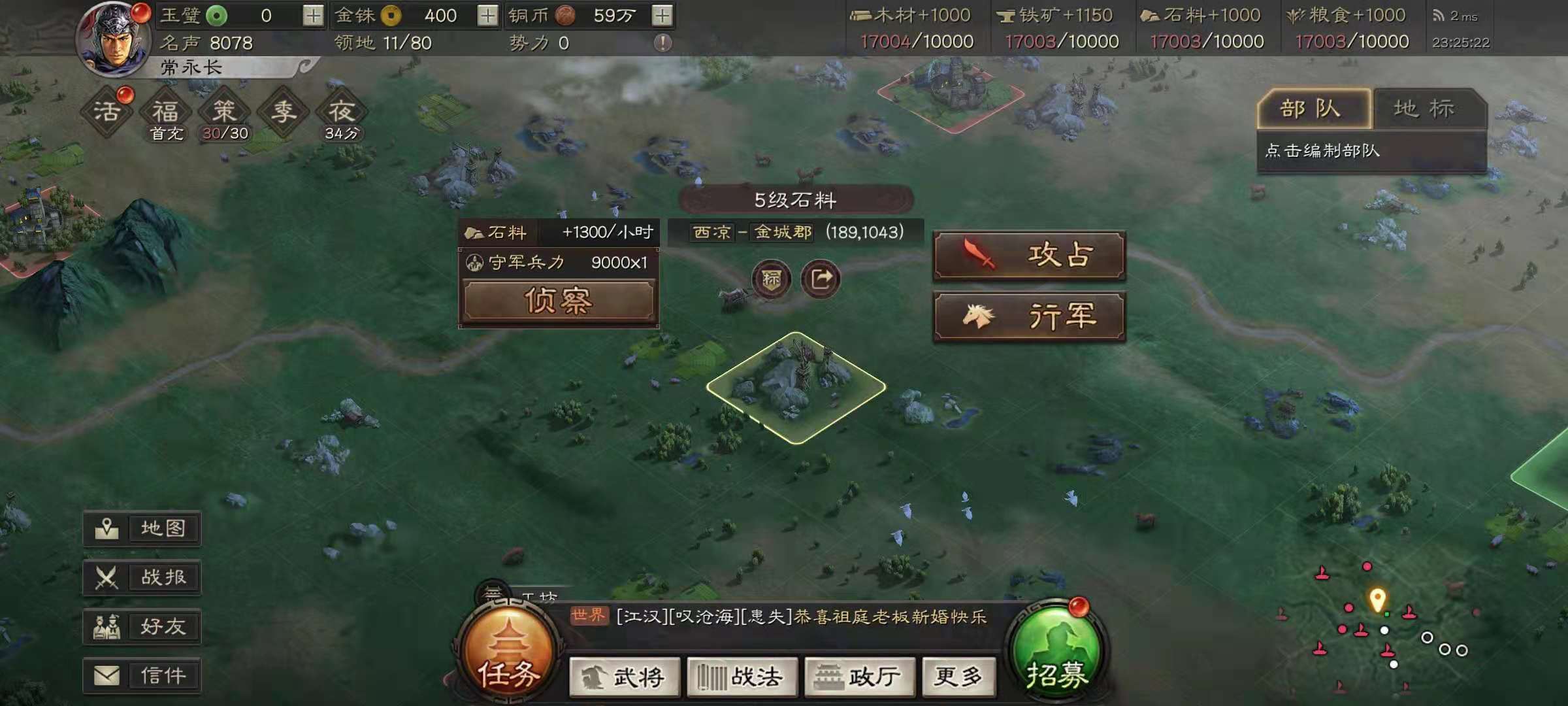This screenshot has width=1568, height=706.
Task: Open the 好友 friends list
Action: 141,626
